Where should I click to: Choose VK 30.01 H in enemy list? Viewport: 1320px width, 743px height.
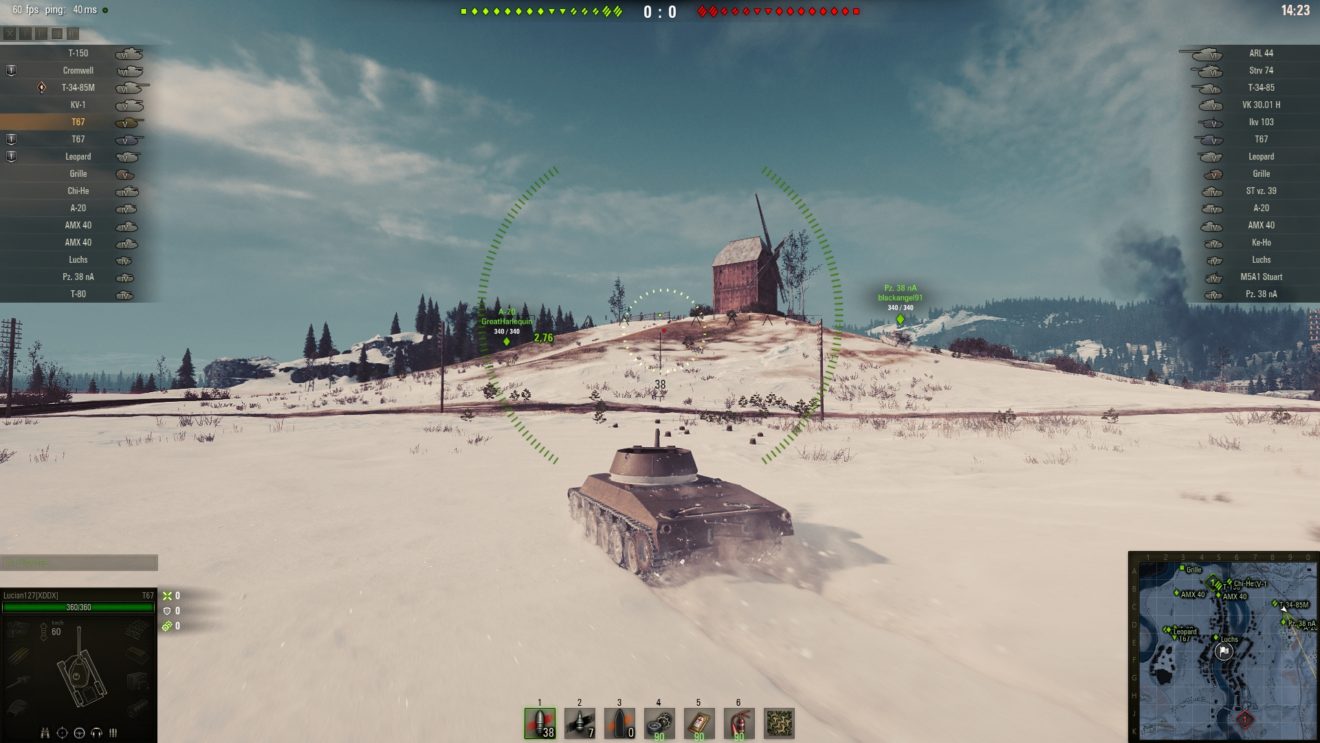point(1260,105)
